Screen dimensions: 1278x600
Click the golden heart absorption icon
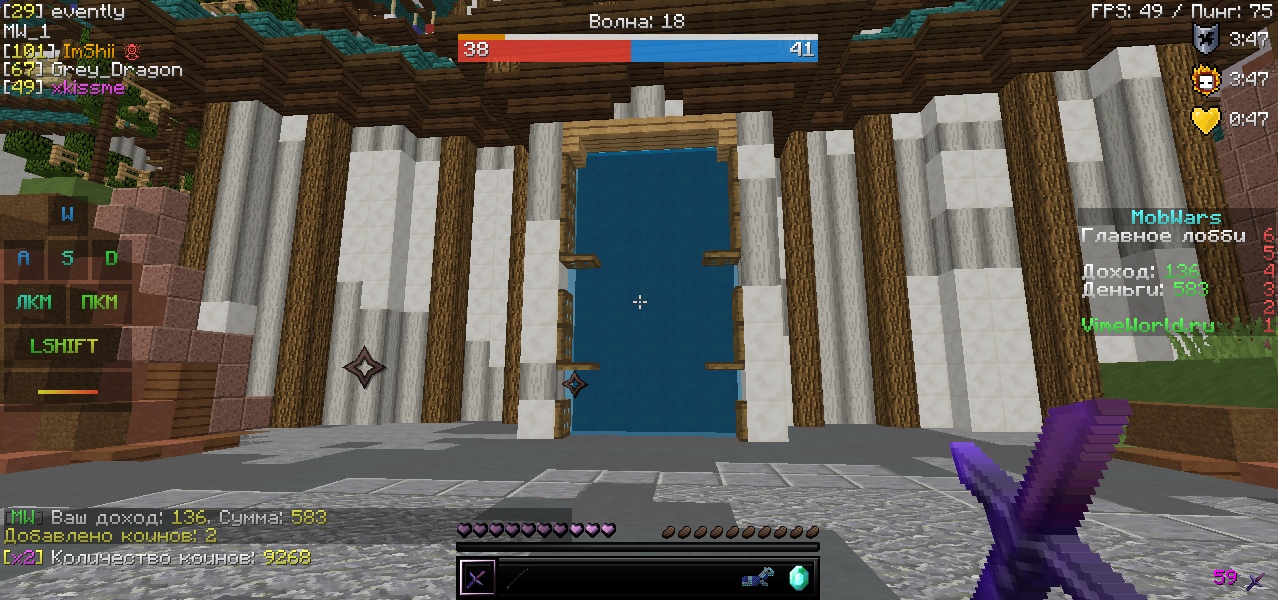pos(1207,119)
